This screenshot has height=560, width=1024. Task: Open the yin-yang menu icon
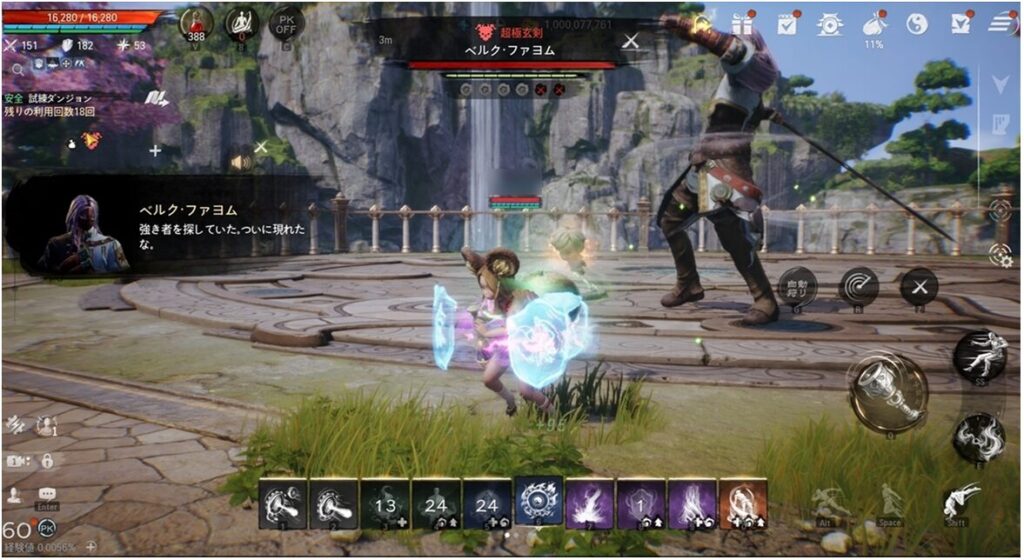pyautogui.click(x=916, y=23)
